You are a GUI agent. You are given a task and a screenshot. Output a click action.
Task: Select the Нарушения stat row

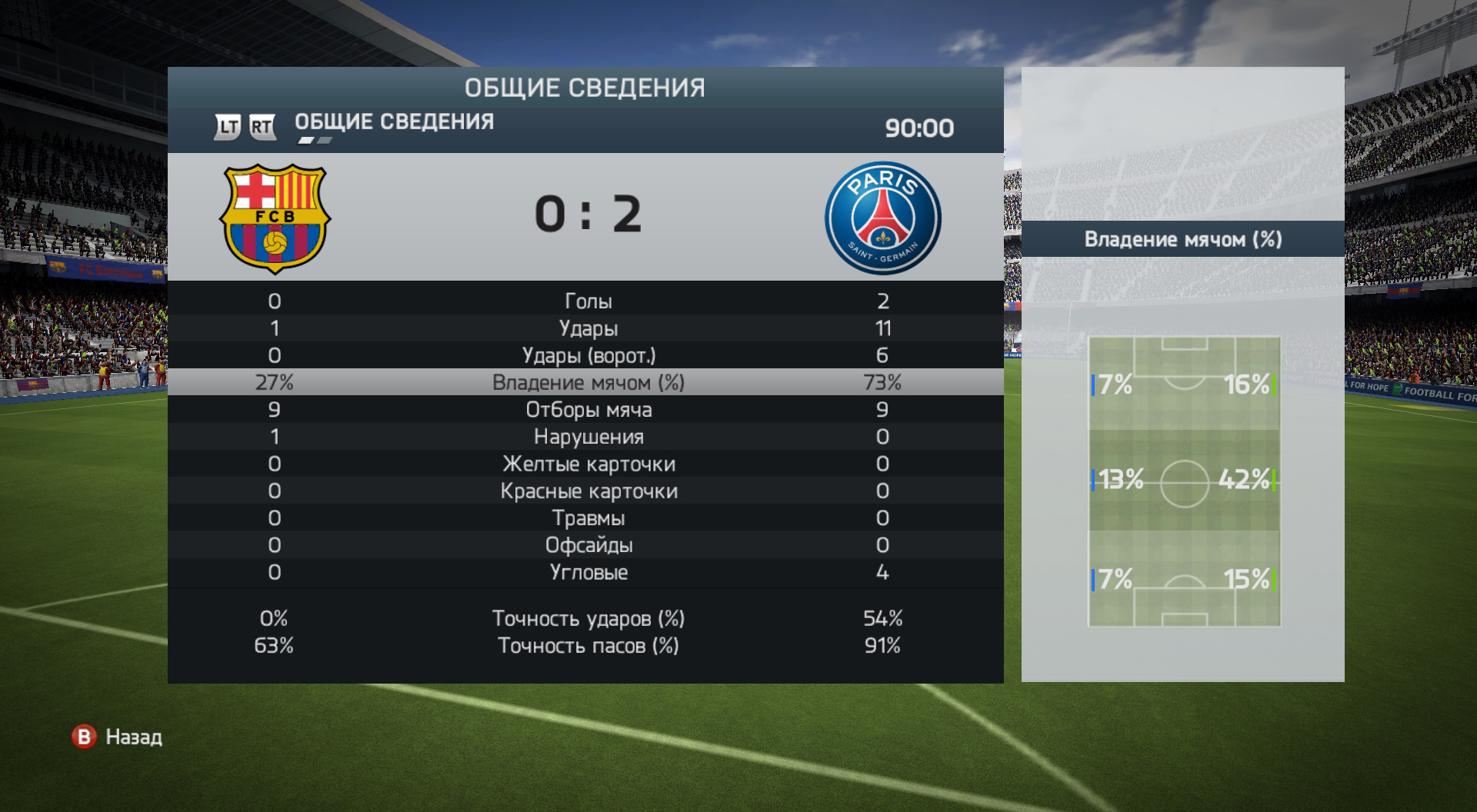[588, 437]
